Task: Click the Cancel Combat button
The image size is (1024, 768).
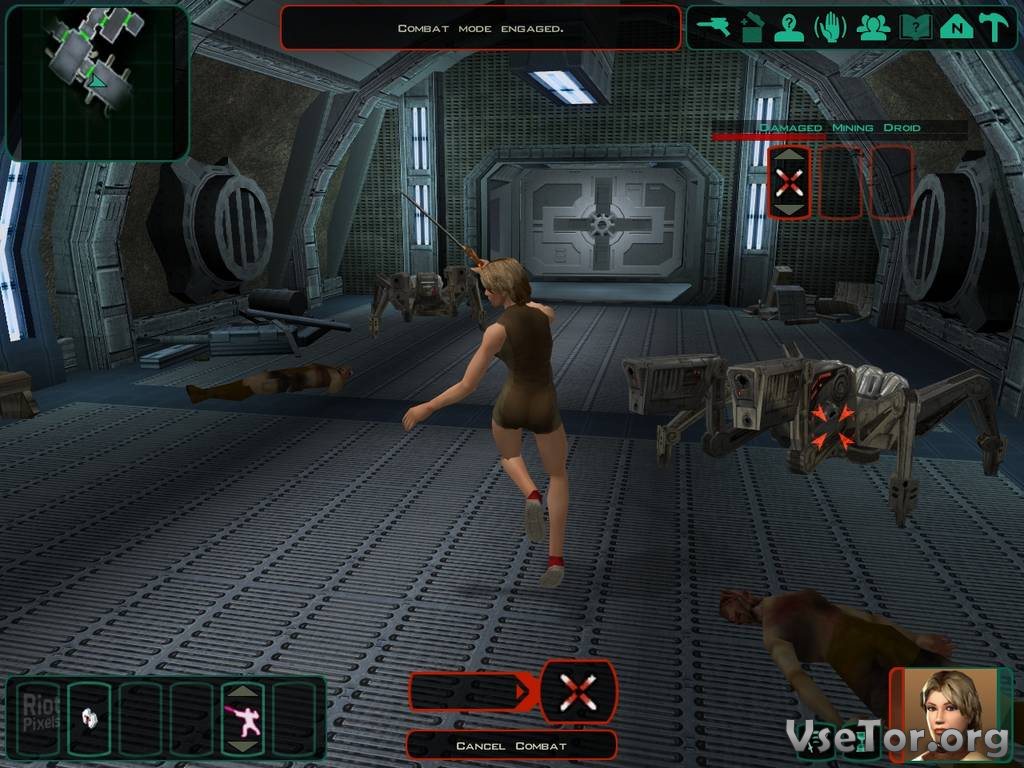Action: pos(511,746)
